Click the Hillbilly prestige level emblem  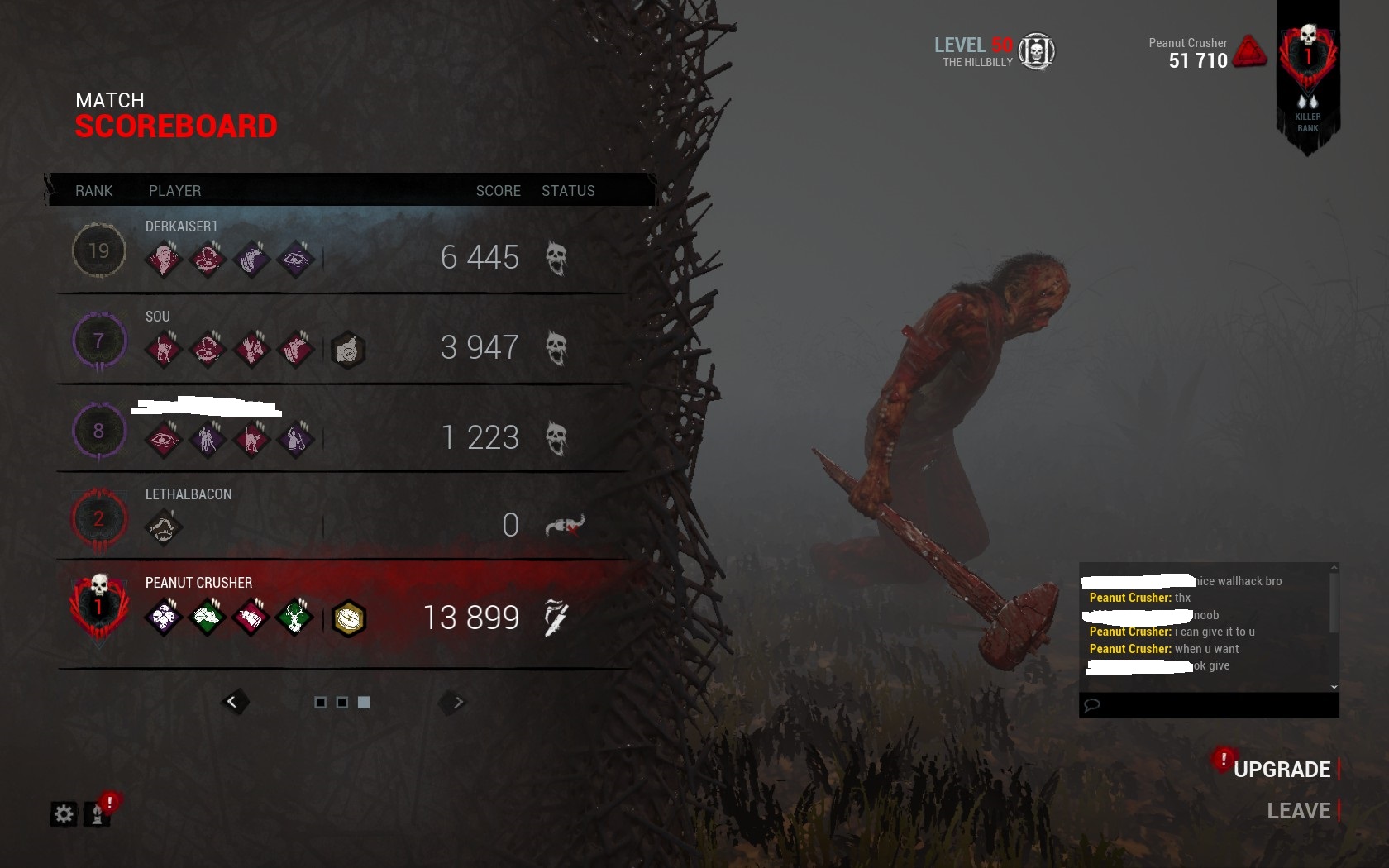1036,51
